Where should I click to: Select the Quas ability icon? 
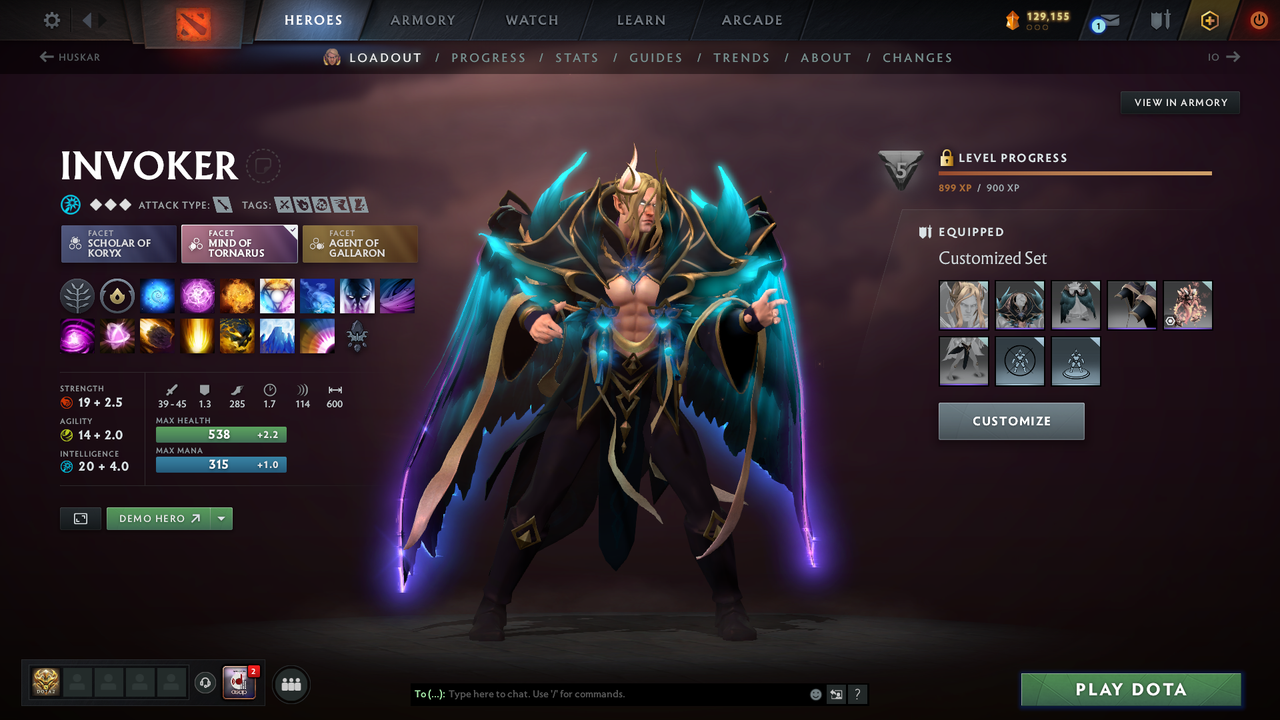pyautogui.click(x=157, y=295)
